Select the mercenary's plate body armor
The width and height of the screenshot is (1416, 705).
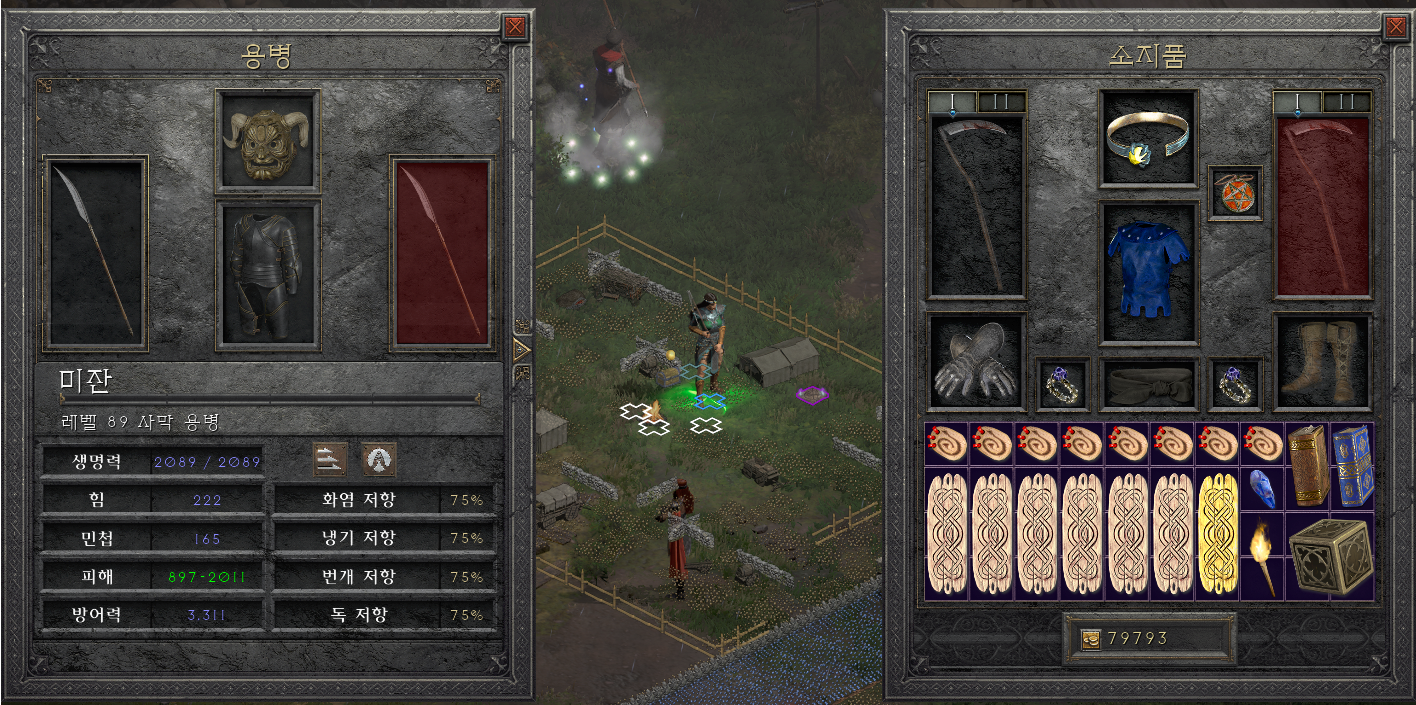[x=267, y=273]
